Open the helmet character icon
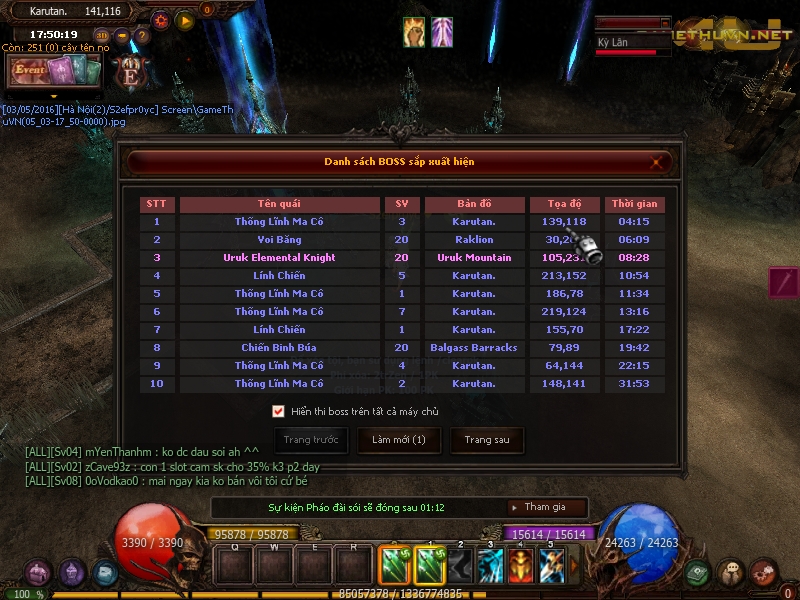 (72, 573)
